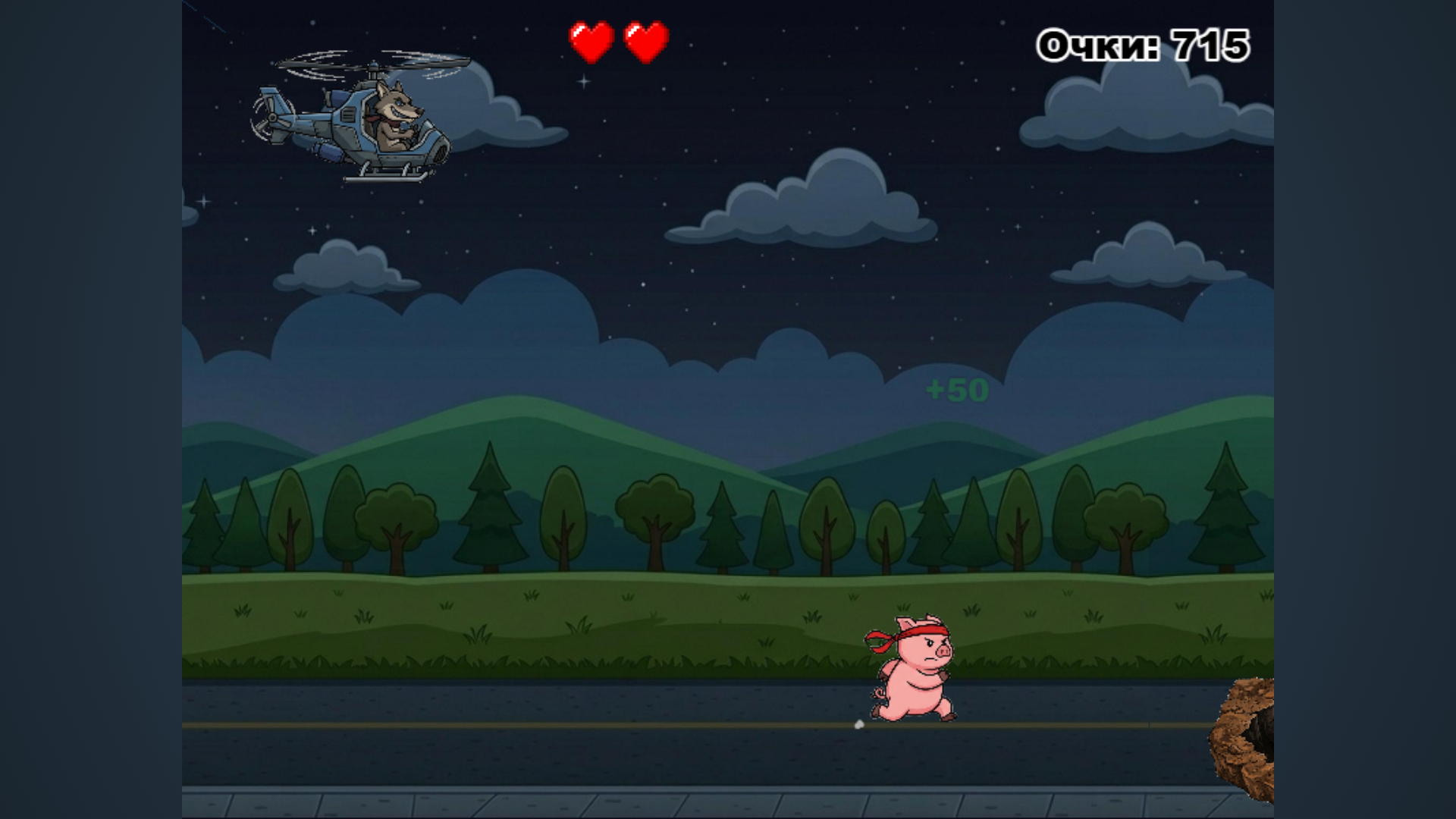This screenshot has width=1456, height=819.
Task: Toggle the rightmost heart in the health bar
Action: click(645, 42)
